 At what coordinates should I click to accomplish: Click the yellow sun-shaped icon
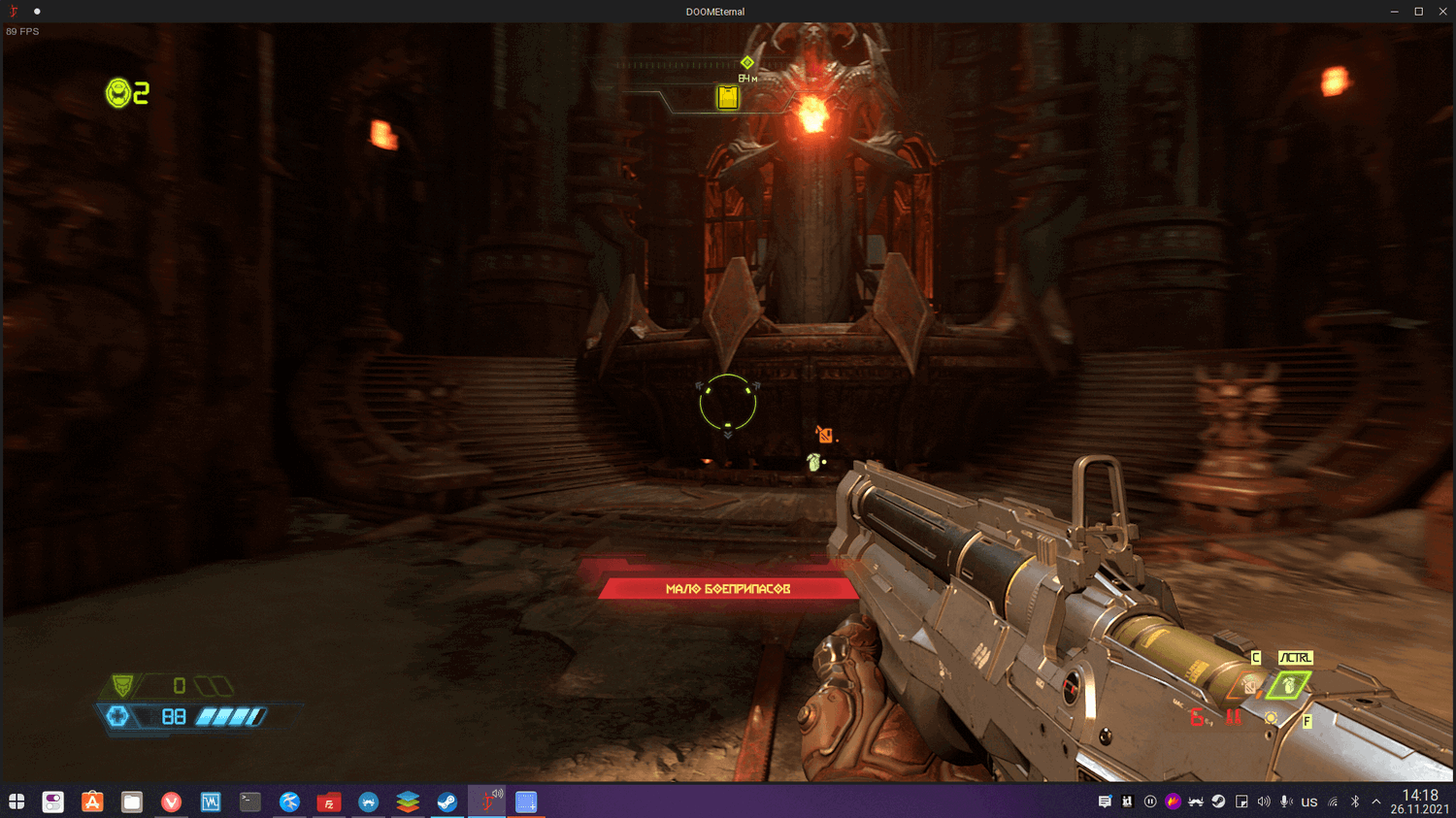(x=1271, y=718)
